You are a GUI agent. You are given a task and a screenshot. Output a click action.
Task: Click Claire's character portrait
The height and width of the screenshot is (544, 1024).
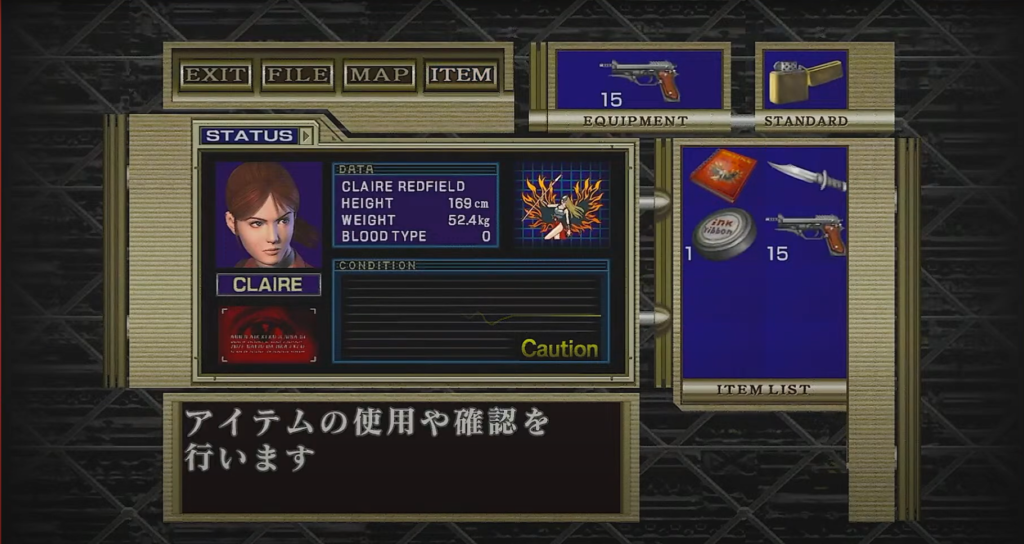point(268,215)
